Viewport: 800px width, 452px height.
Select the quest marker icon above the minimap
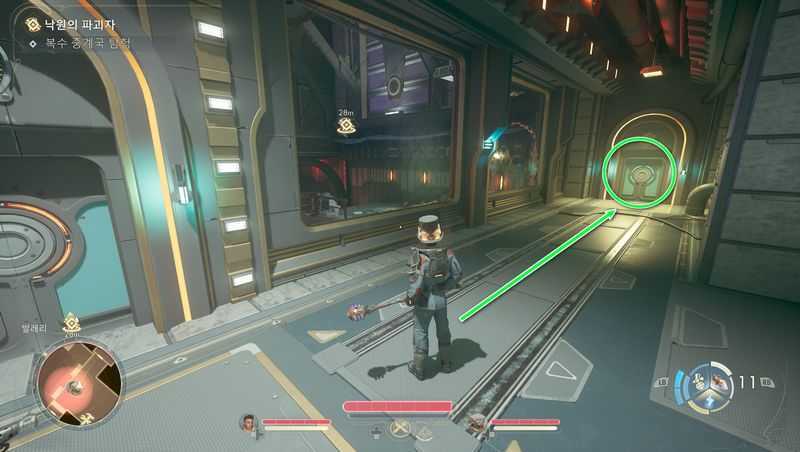click(71, 323)
